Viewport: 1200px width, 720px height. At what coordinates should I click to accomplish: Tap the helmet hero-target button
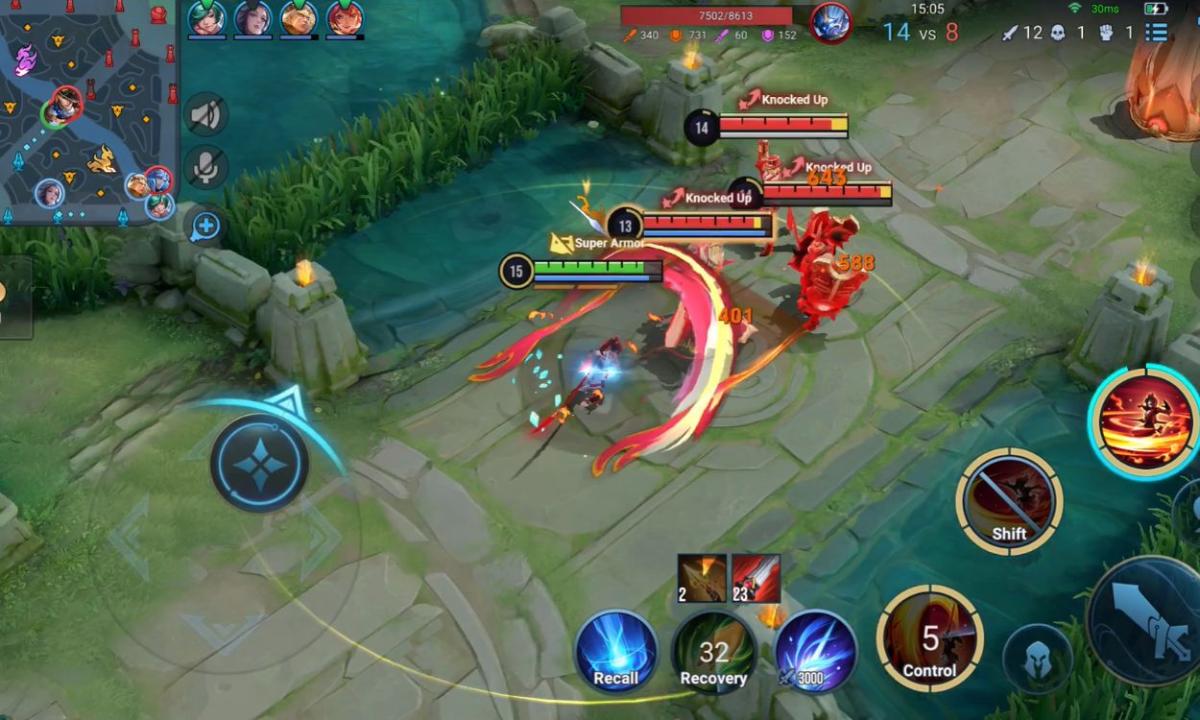(x=1037, y=659)
